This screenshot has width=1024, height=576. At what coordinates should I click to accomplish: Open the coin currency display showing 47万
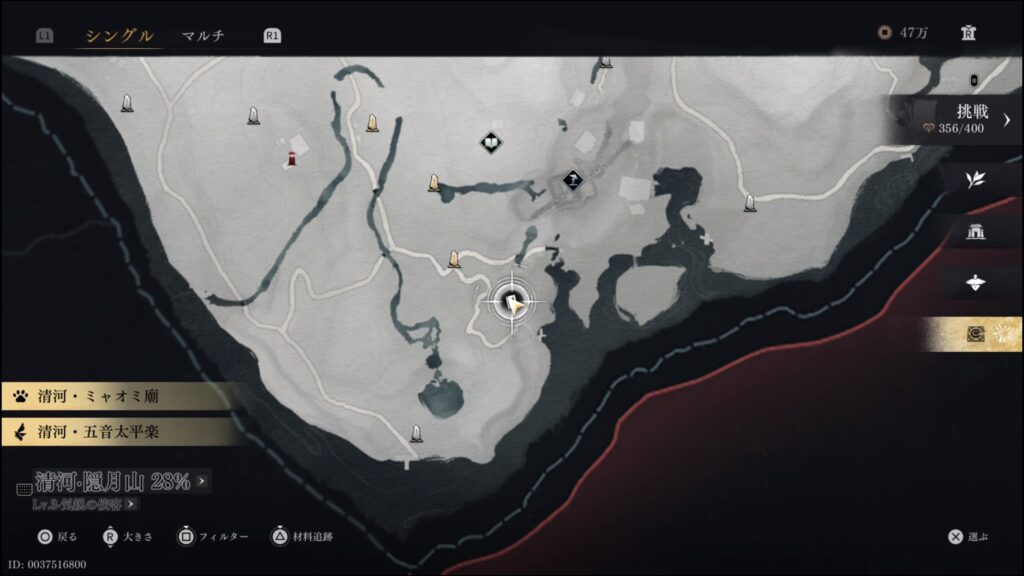904,33
